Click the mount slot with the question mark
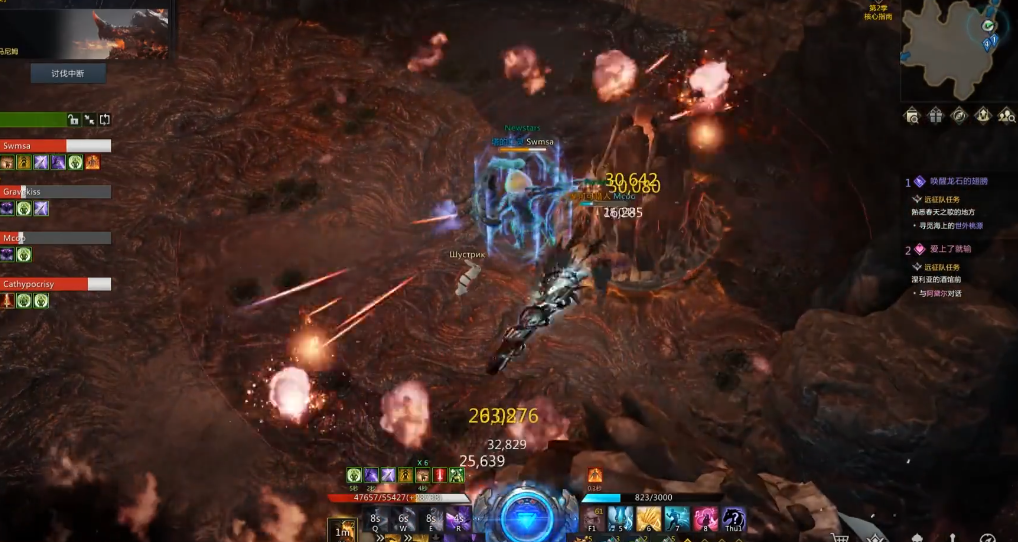Screen dimensions: 1018x542 pos(734,520)
